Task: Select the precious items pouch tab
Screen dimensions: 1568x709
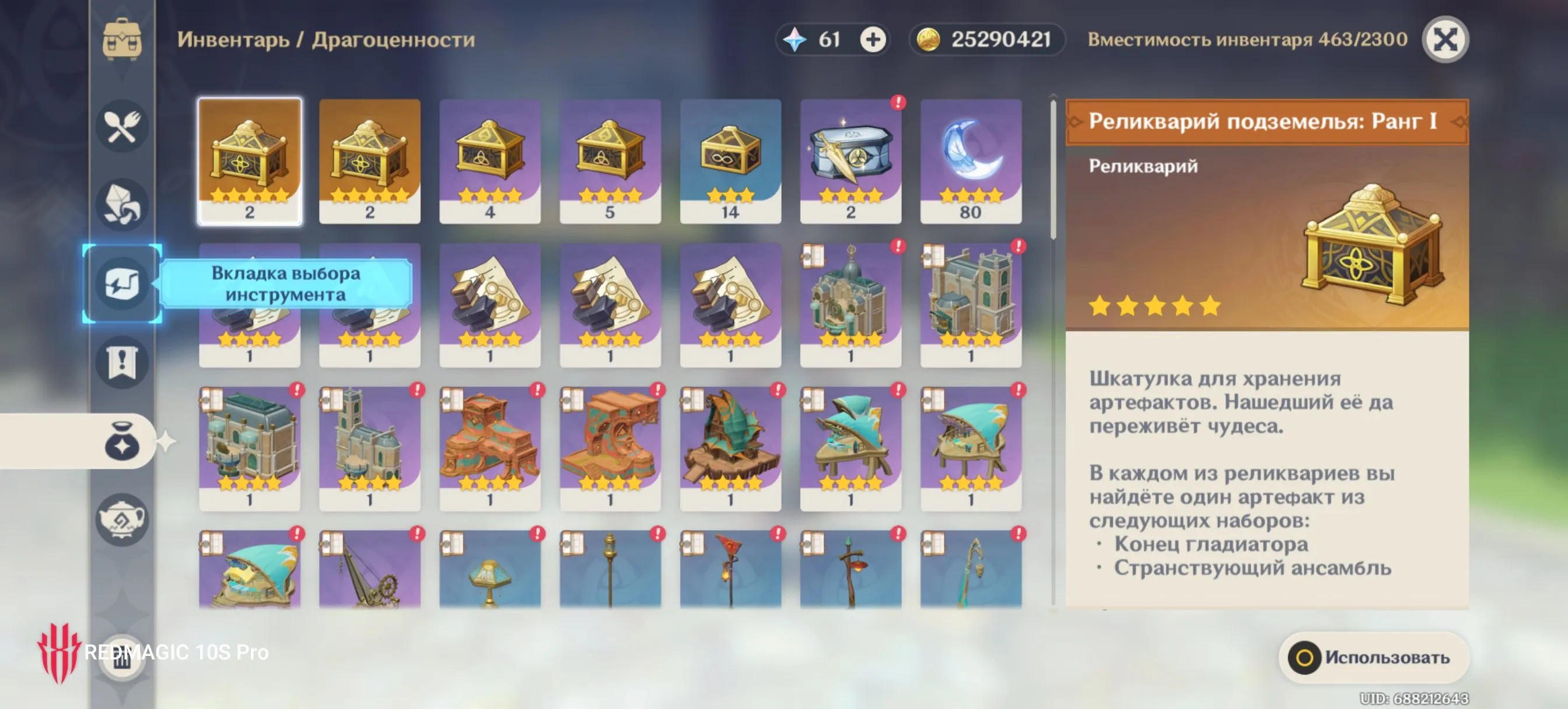Action: point(122,442)
